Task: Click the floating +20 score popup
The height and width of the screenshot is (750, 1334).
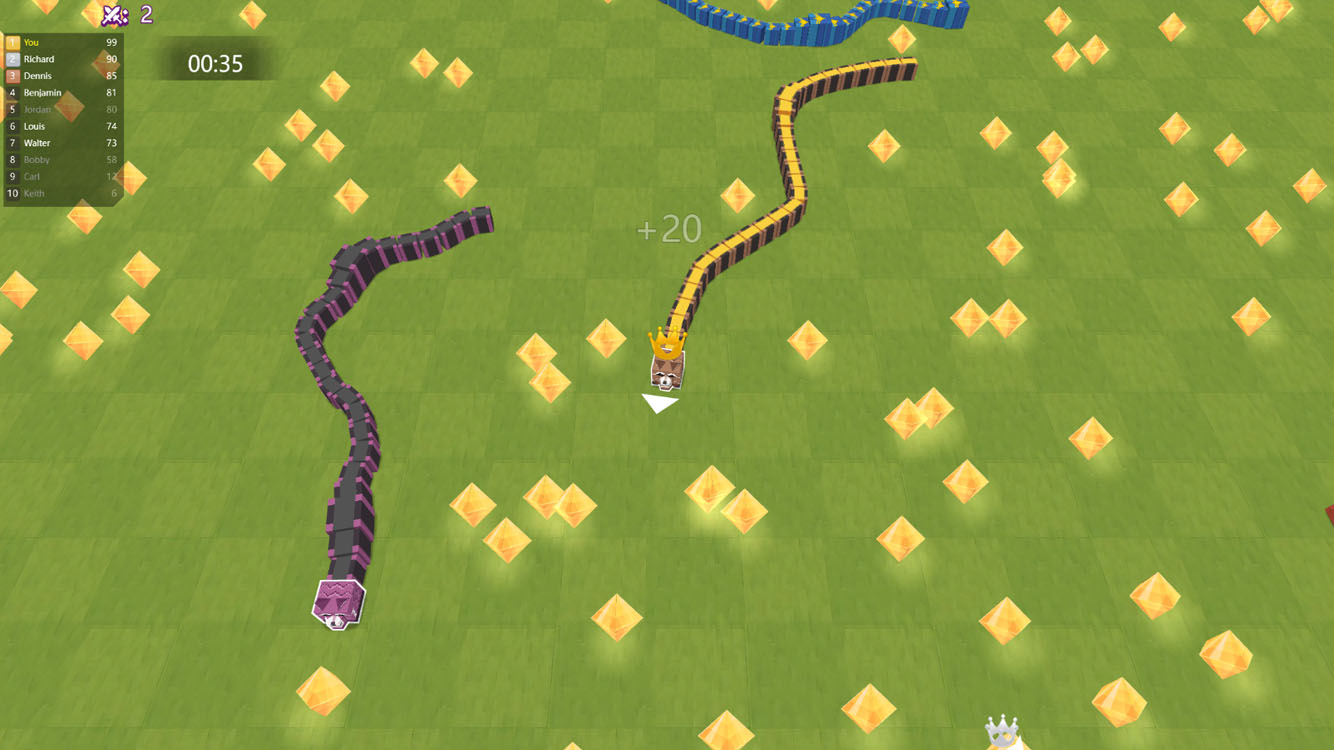Action: point(668,229)
